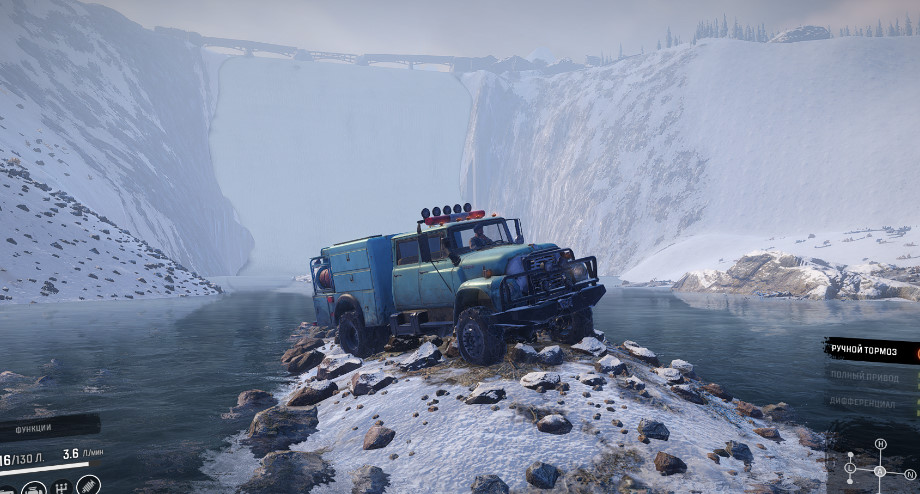Engage the ДИФФЕРЕНЦИАЛ differential lock
The height and width of the screenshot is (494, 920).
[862, 402]
